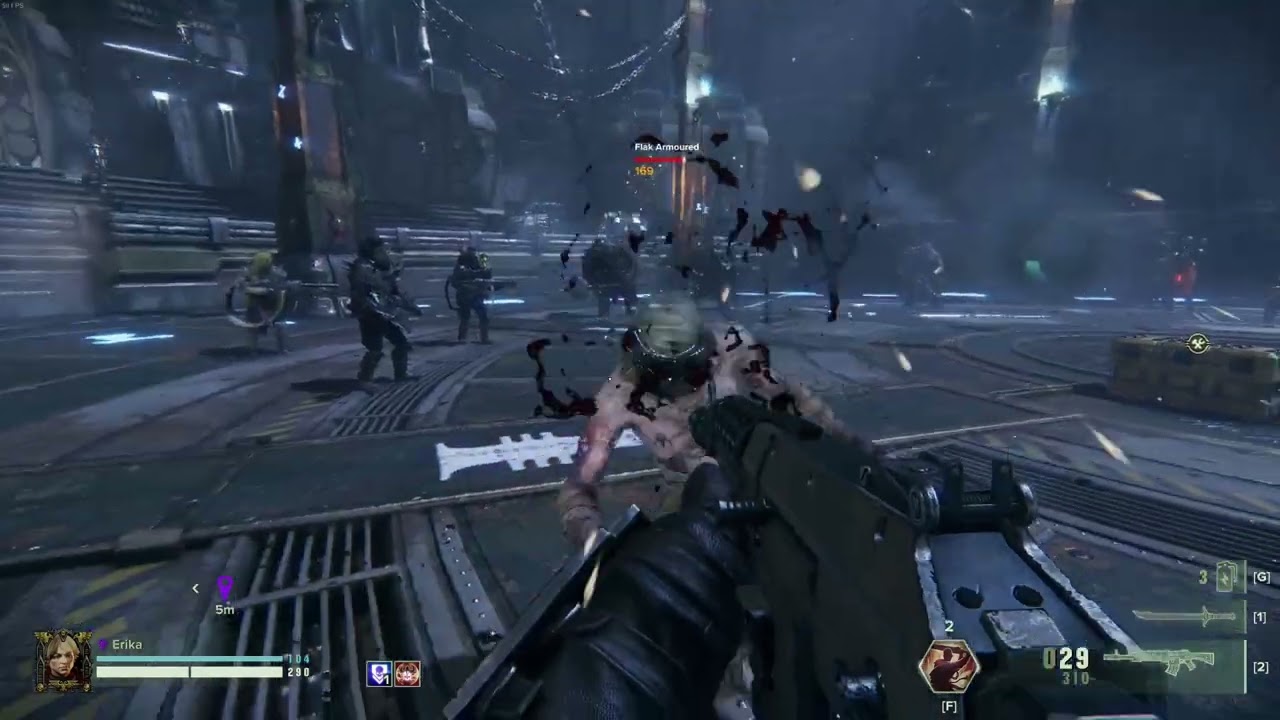Screen dimensions: 1280x720
Task: Select the grenade slot showing 3 charges
Action: pyautogui.click(x=1226, y=576)
